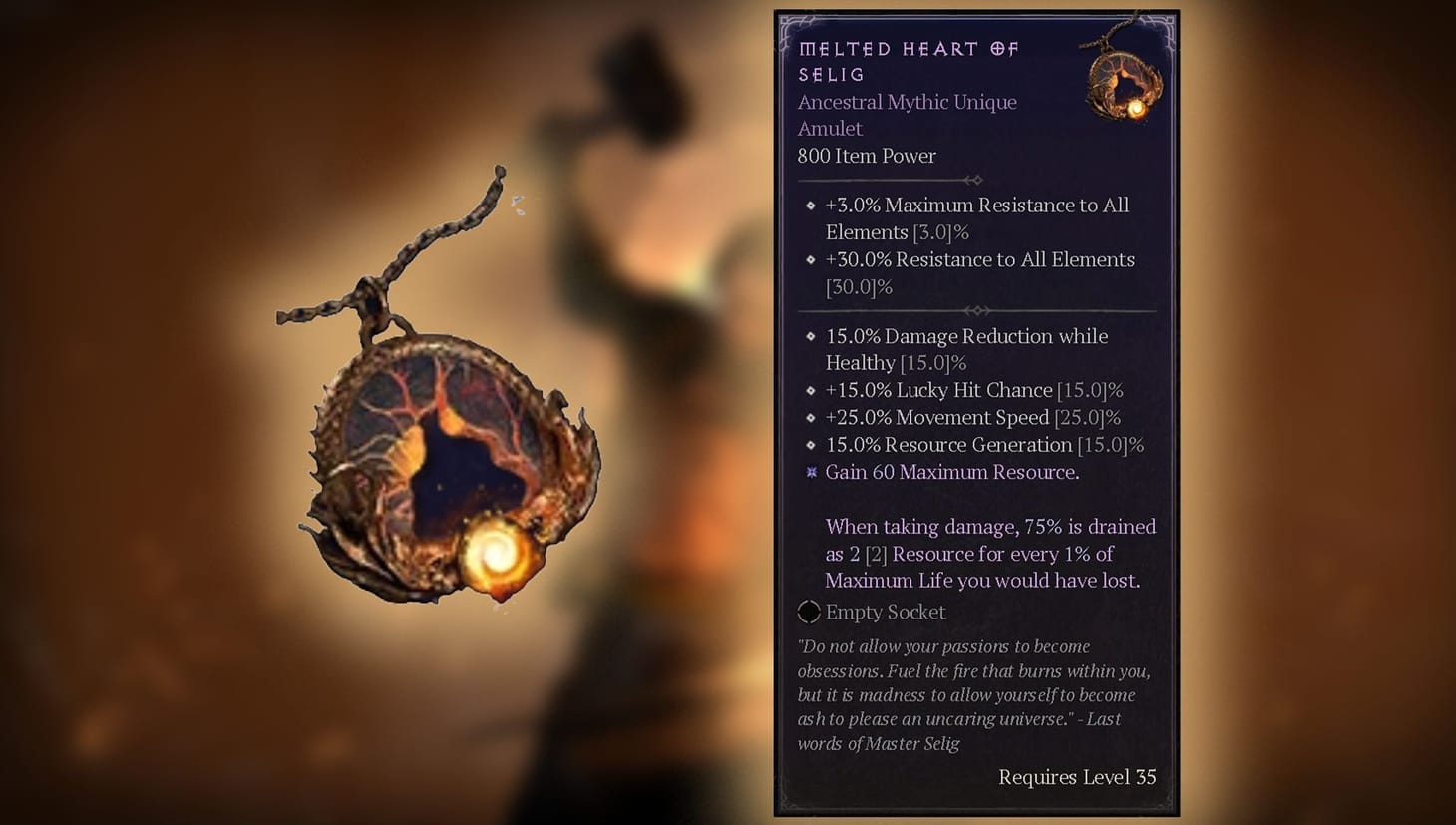Screen dimensions: 1456x825
Task: Click the diamond icon next to Movement Speed
Action: (810, 418)
